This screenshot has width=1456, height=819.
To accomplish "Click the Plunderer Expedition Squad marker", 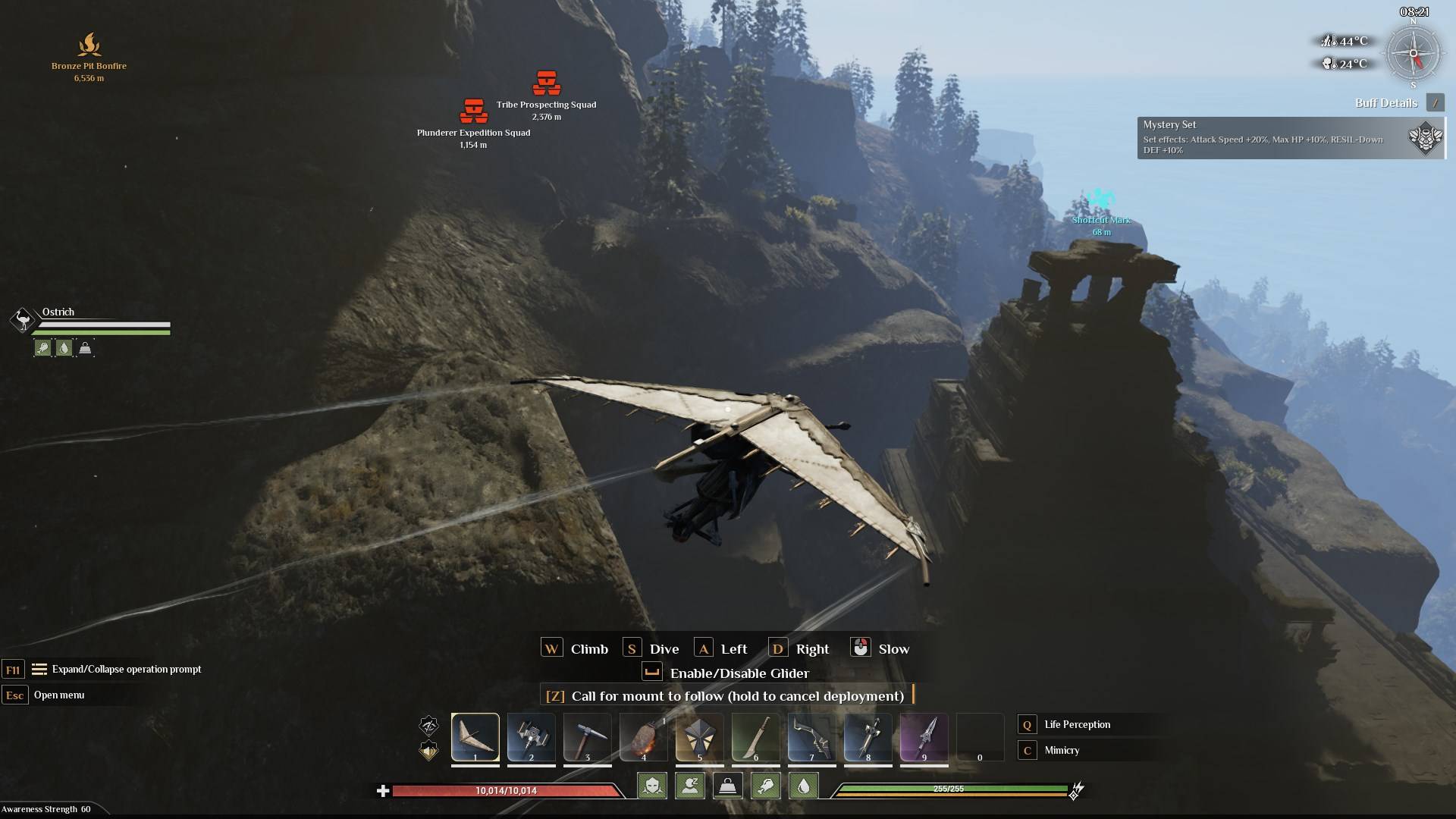I will tap(473, 112).
